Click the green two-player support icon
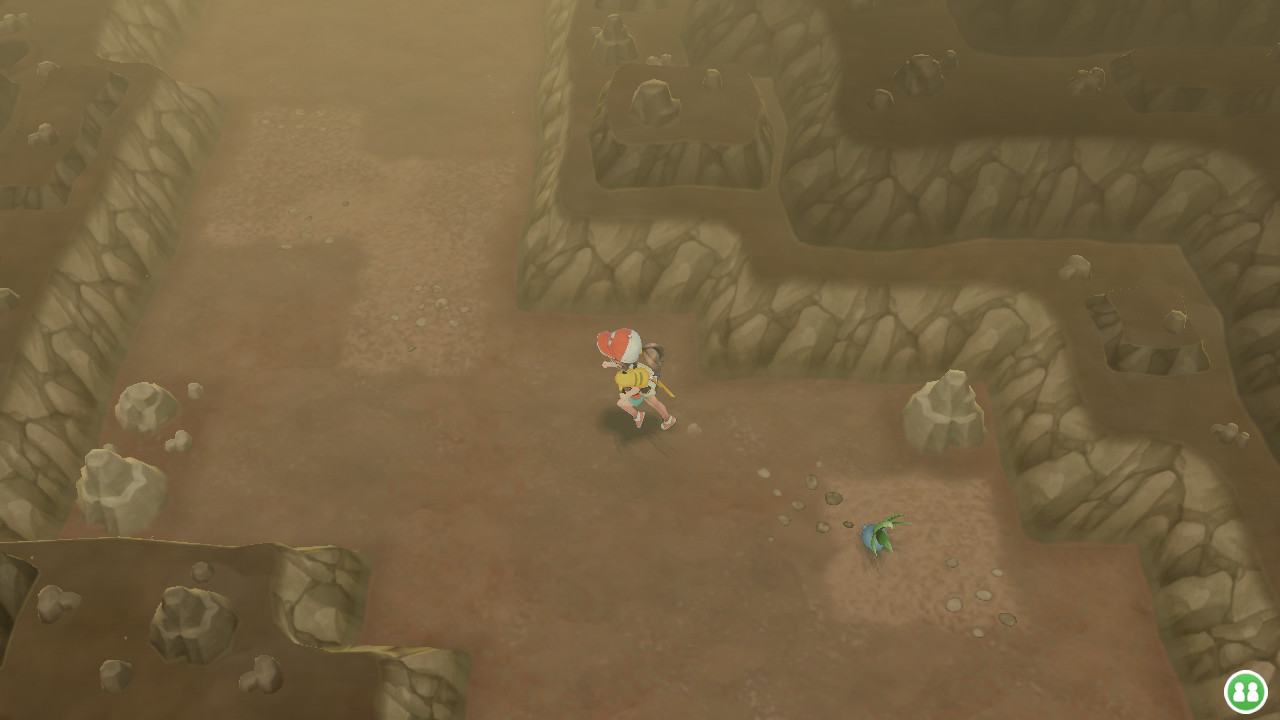Screen dimensions: 1280x720 tap(1245, 691)
